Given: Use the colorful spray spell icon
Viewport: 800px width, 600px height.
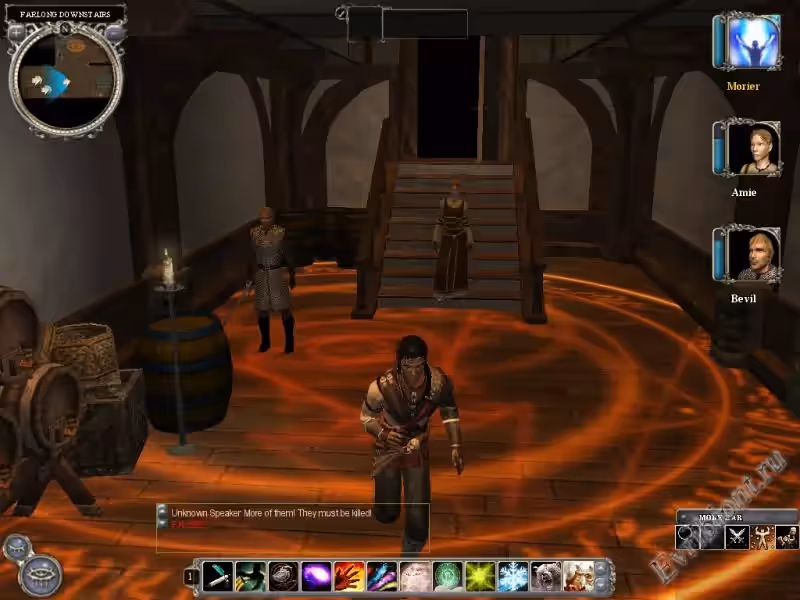Looking at the screenshot, I should pos(382,576).
